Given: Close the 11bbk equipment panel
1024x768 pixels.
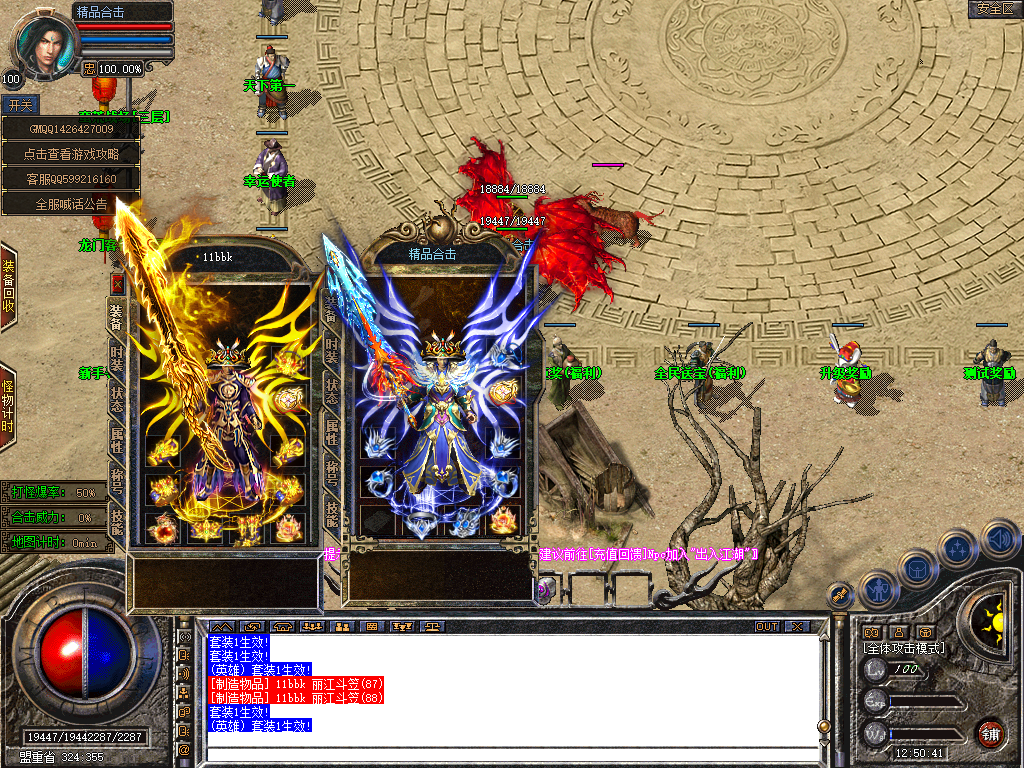Looking at the screenshot, I should [117, 283].
